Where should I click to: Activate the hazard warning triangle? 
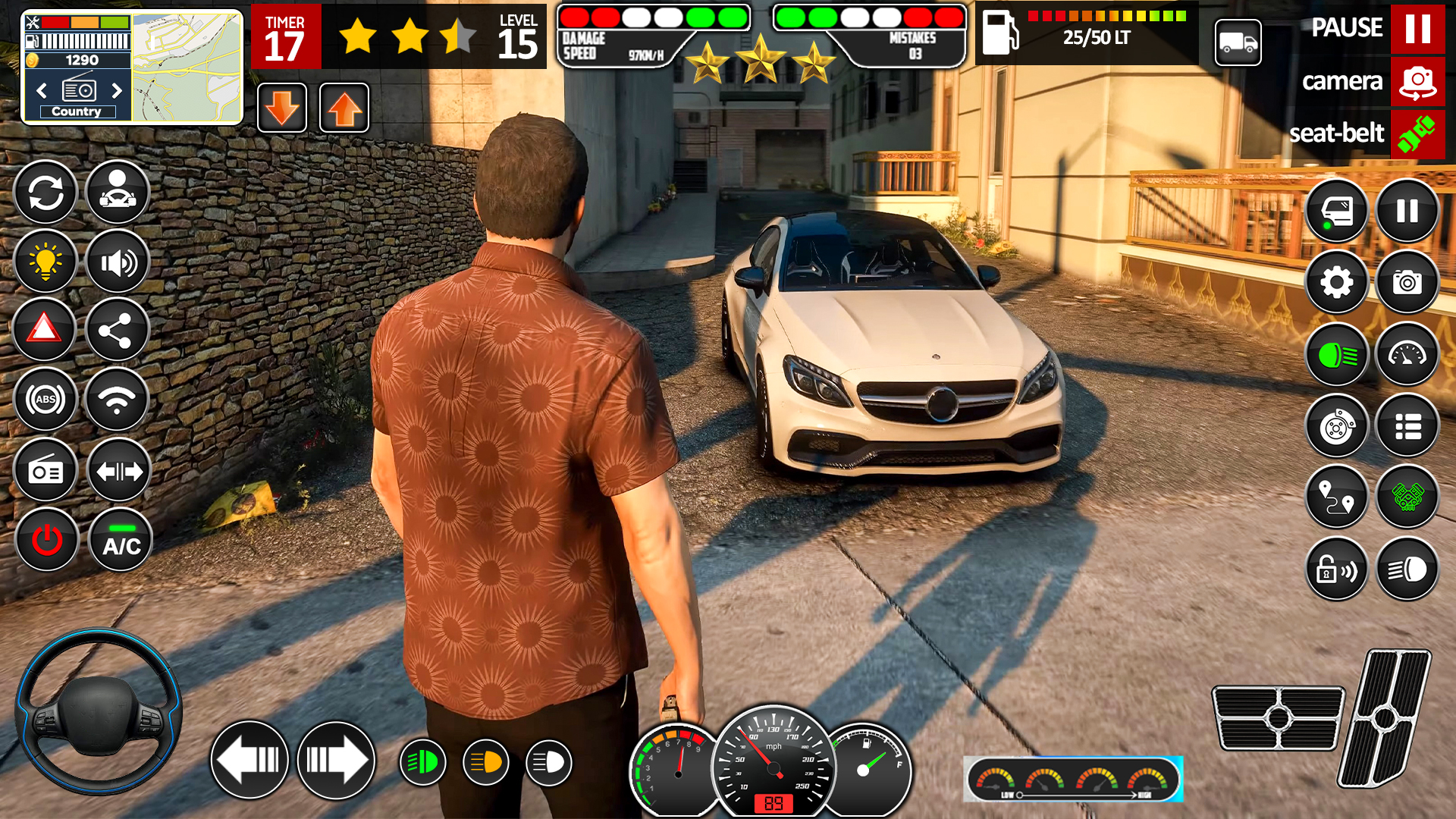(x=45, y=330)
